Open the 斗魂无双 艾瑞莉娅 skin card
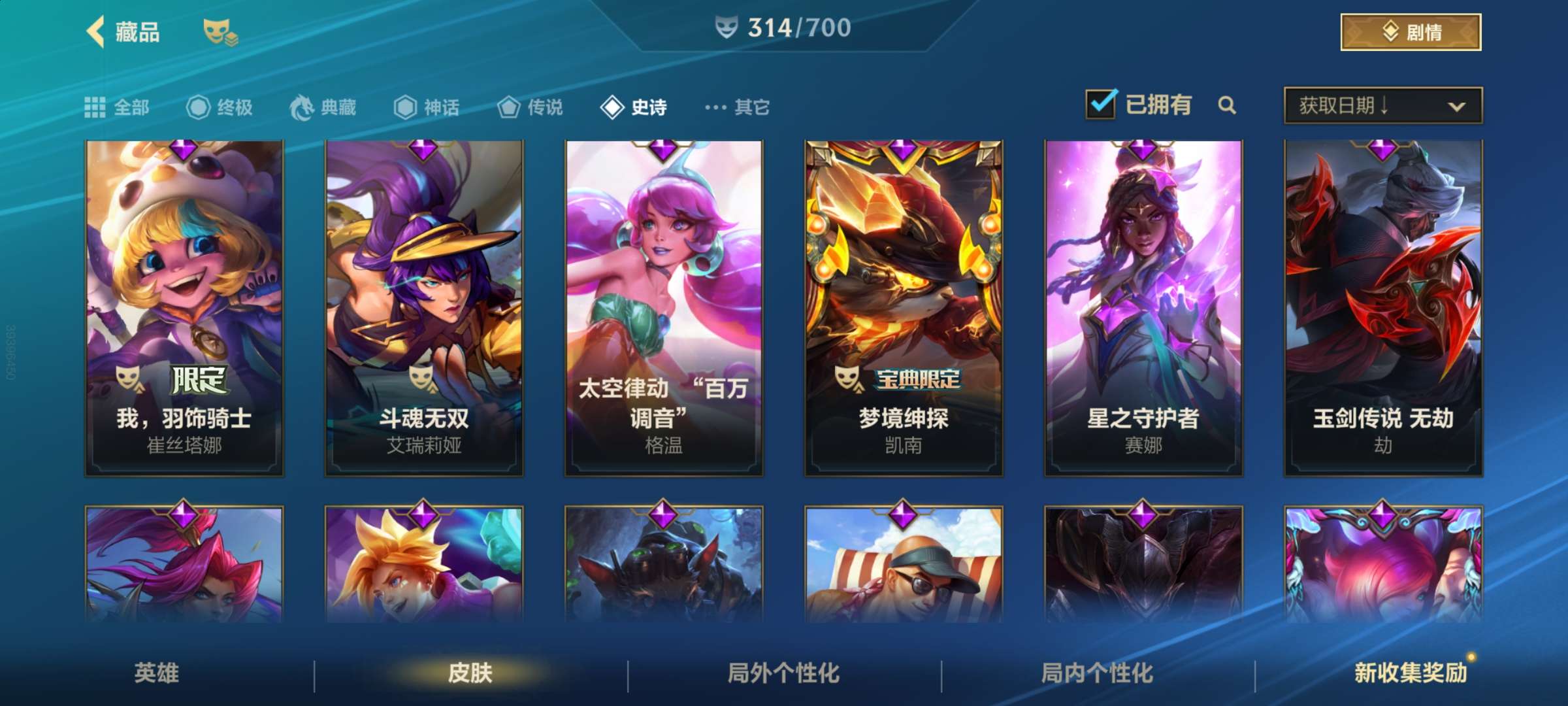Viewport: 1568px width, 706px height. (424, 307)
